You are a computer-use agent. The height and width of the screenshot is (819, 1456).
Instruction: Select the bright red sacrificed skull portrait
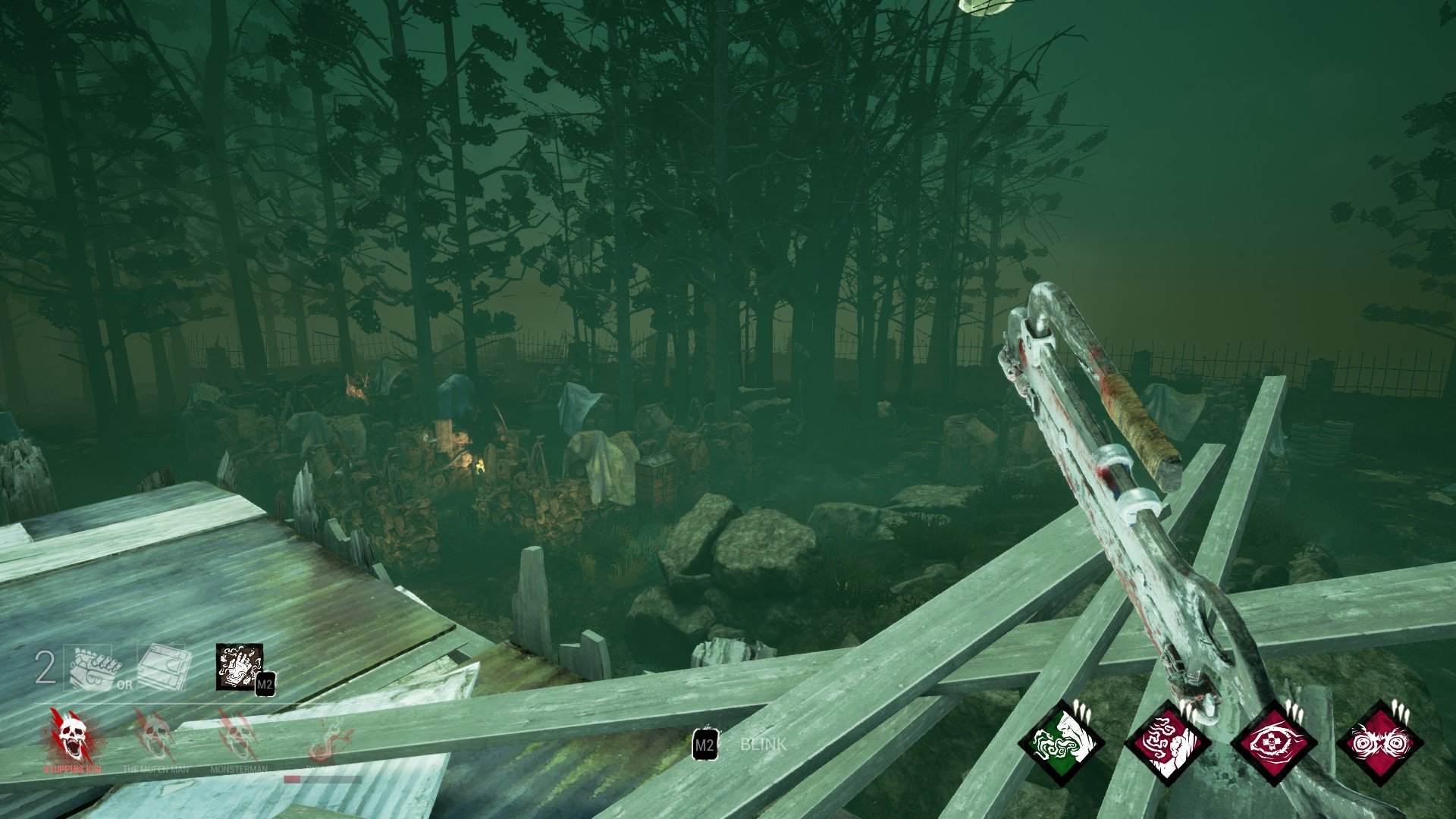(x=72, y=736)
